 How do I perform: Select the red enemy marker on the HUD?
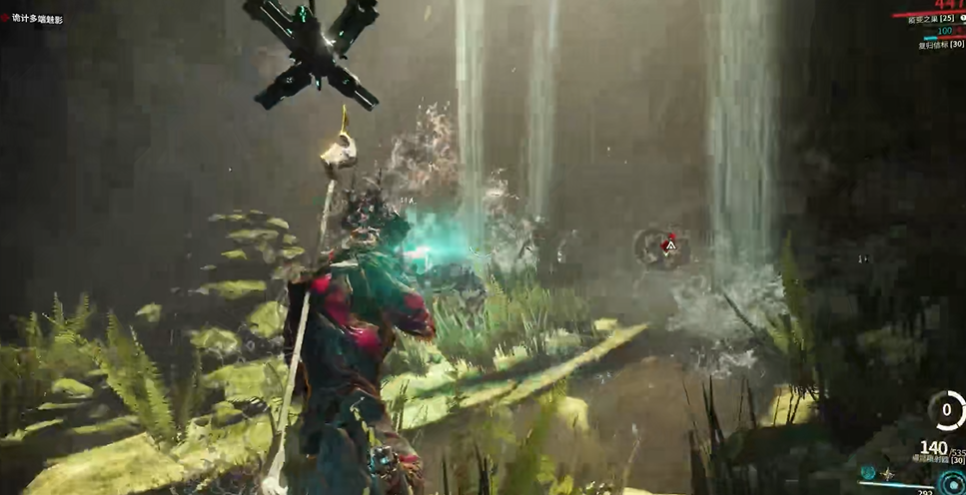point(671,243)
